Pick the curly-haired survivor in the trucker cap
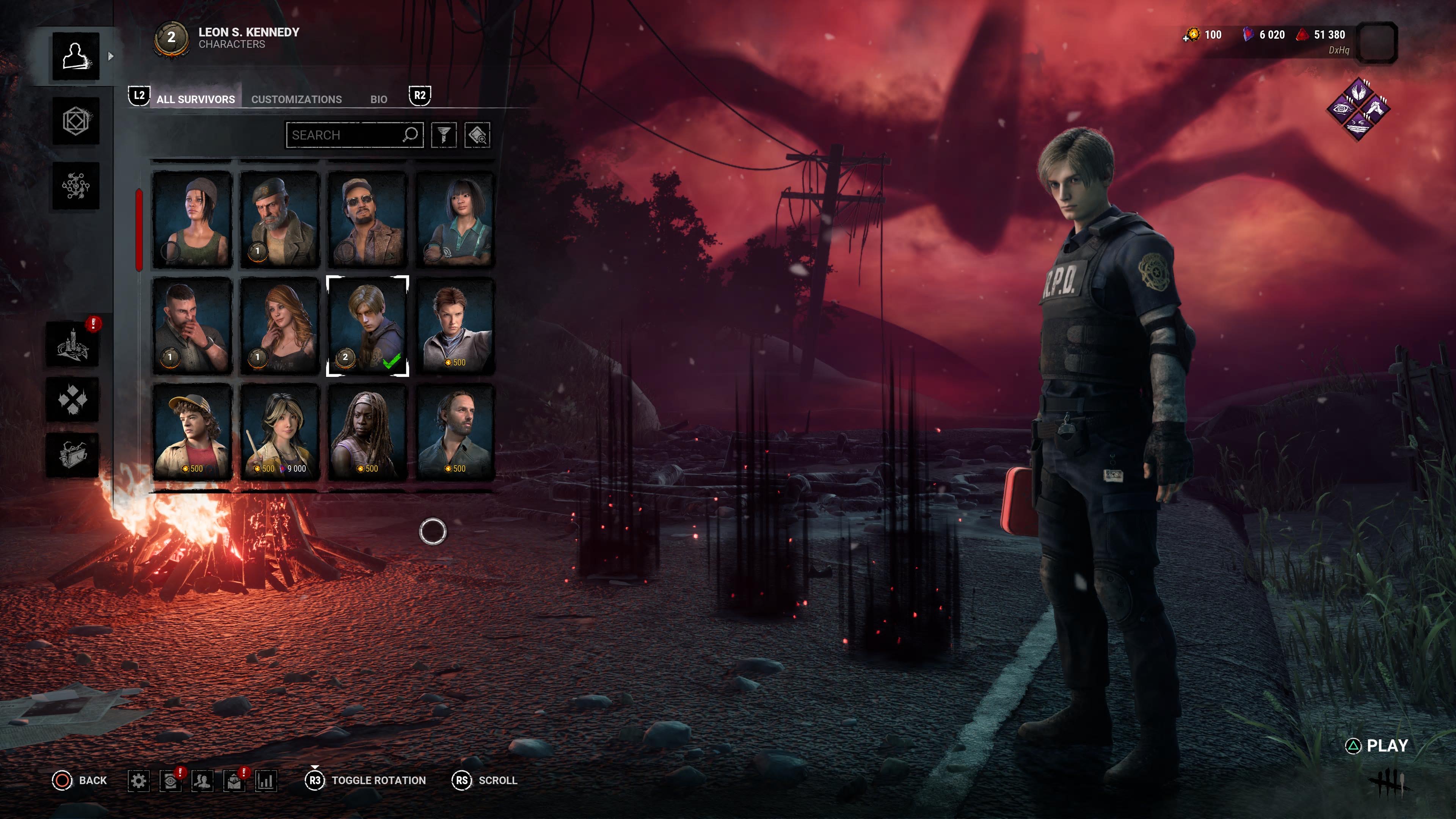 192,432
